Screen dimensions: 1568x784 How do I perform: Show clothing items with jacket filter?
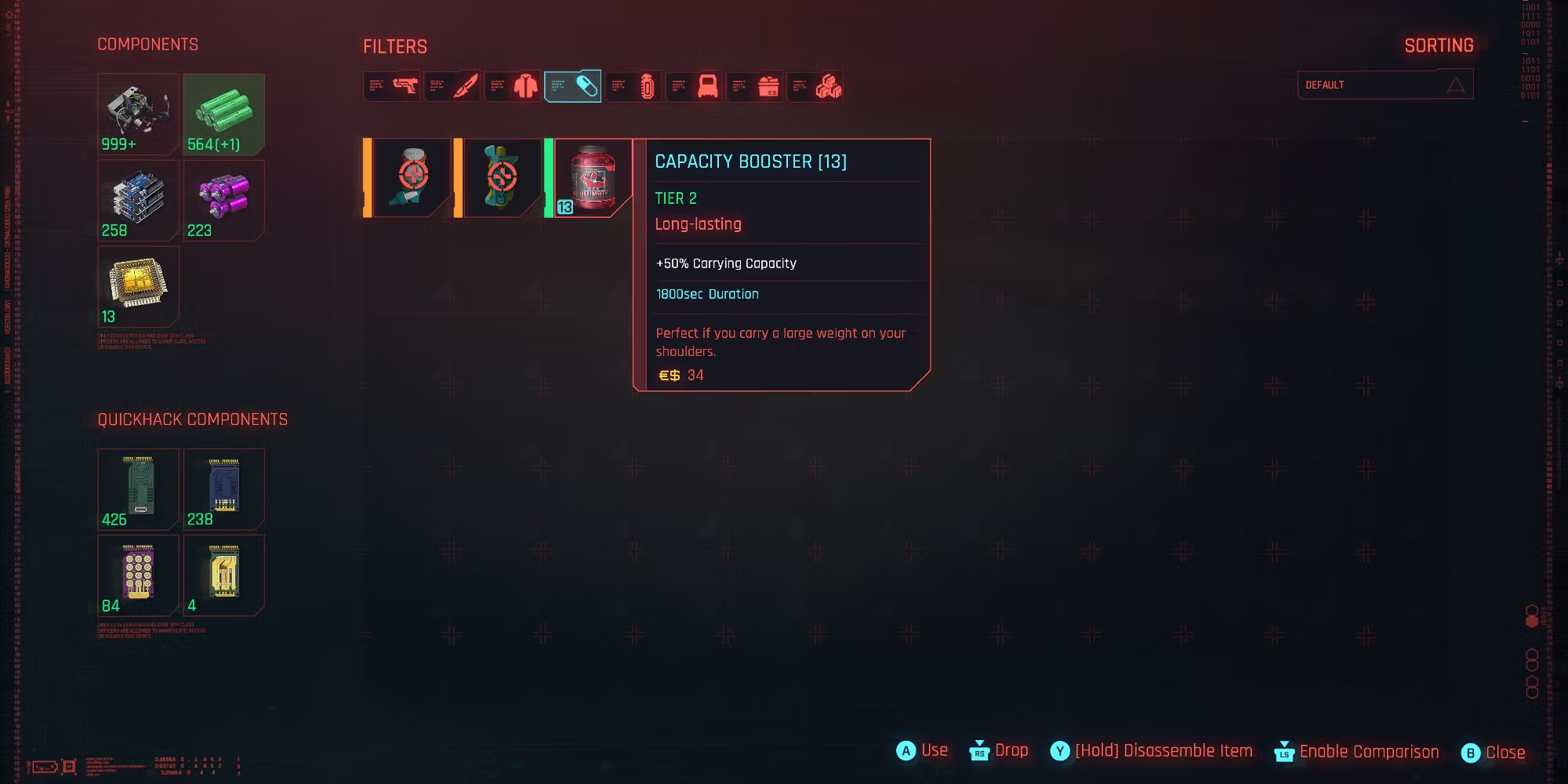[x=513, y=85]
